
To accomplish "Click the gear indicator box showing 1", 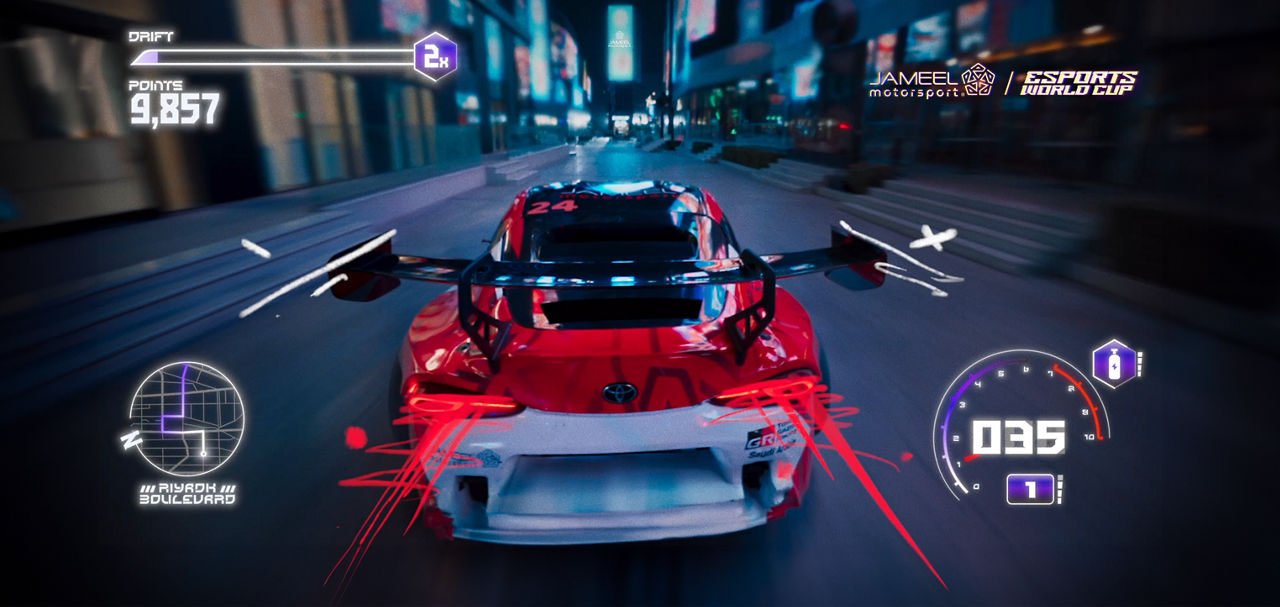I will point(1030,489).
